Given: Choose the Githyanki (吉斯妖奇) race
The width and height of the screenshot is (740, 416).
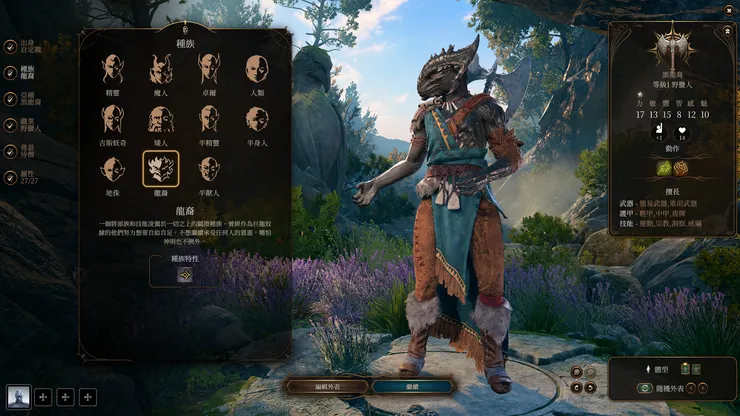Looking at the screenshot, I should (x=112, y=119).
